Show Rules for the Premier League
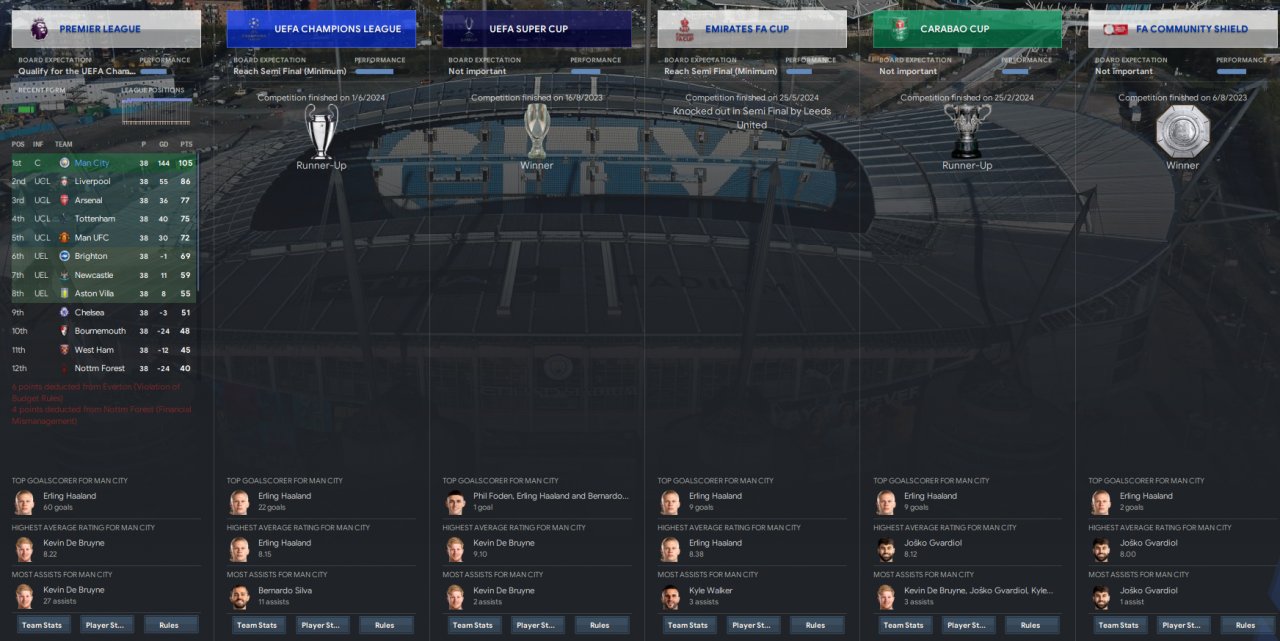 pos(168,625)
